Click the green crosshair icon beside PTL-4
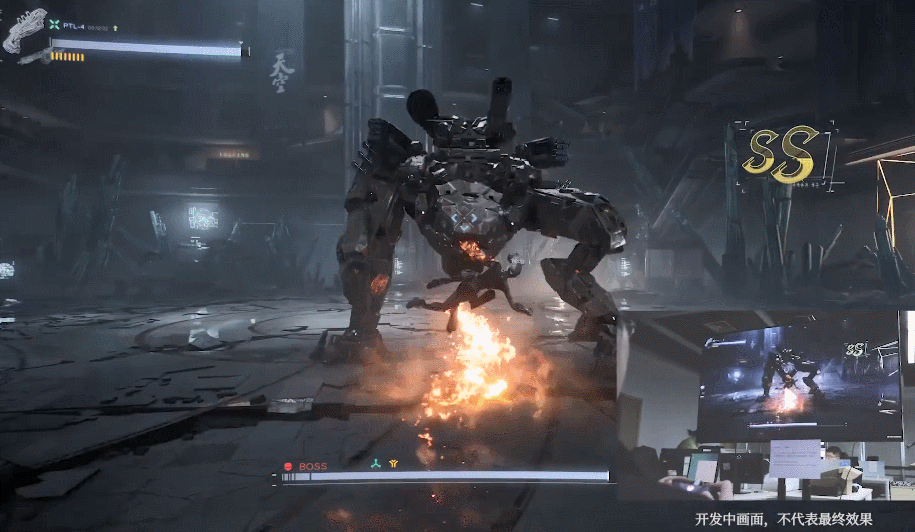This screenshot has width=915, height=532. click(54, 25)
